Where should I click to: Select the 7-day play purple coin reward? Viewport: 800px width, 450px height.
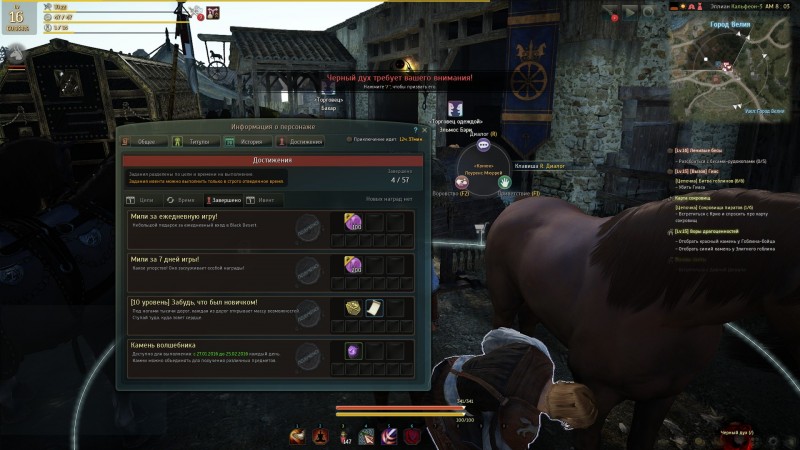point(353,264)
